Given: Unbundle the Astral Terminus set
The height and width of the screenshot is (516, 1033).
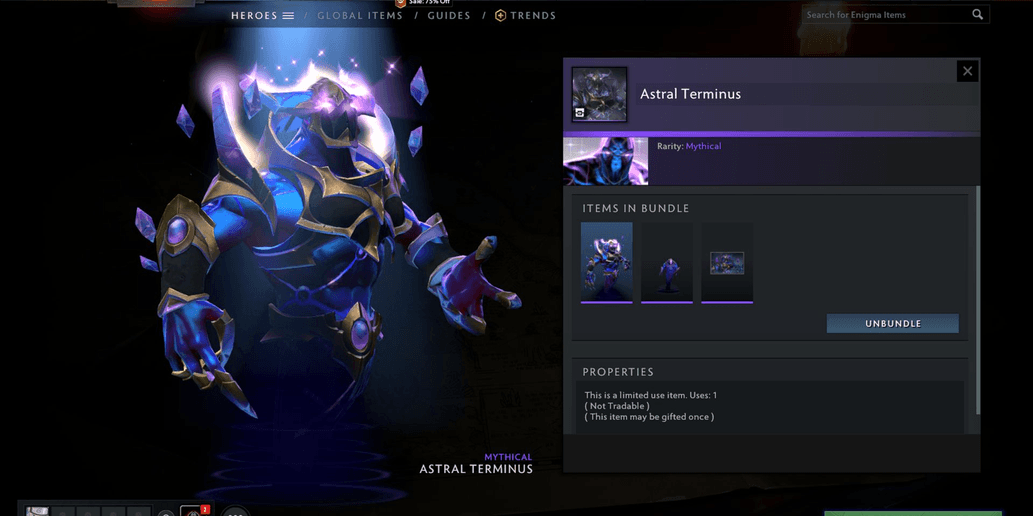Looking at the screenshot, I should click(x=892, y=324).
